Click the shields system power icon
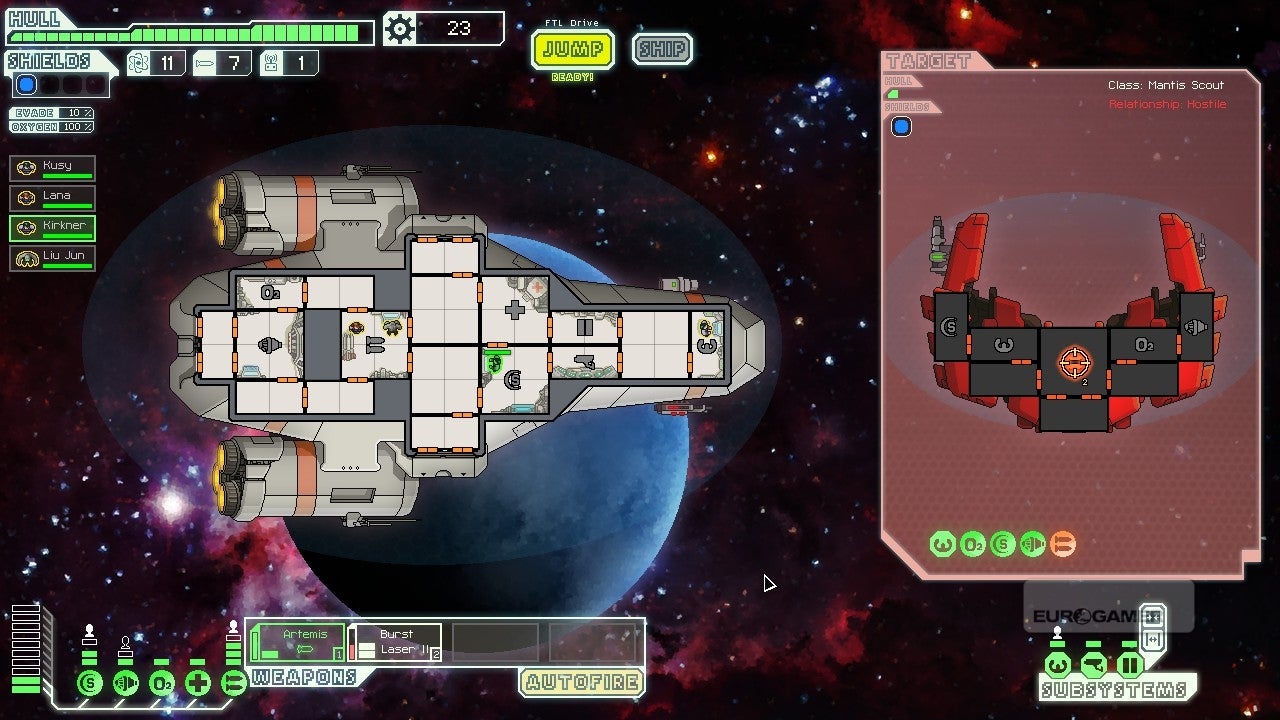This screenshot has width=1280, height=720. (x=89, y=684)
